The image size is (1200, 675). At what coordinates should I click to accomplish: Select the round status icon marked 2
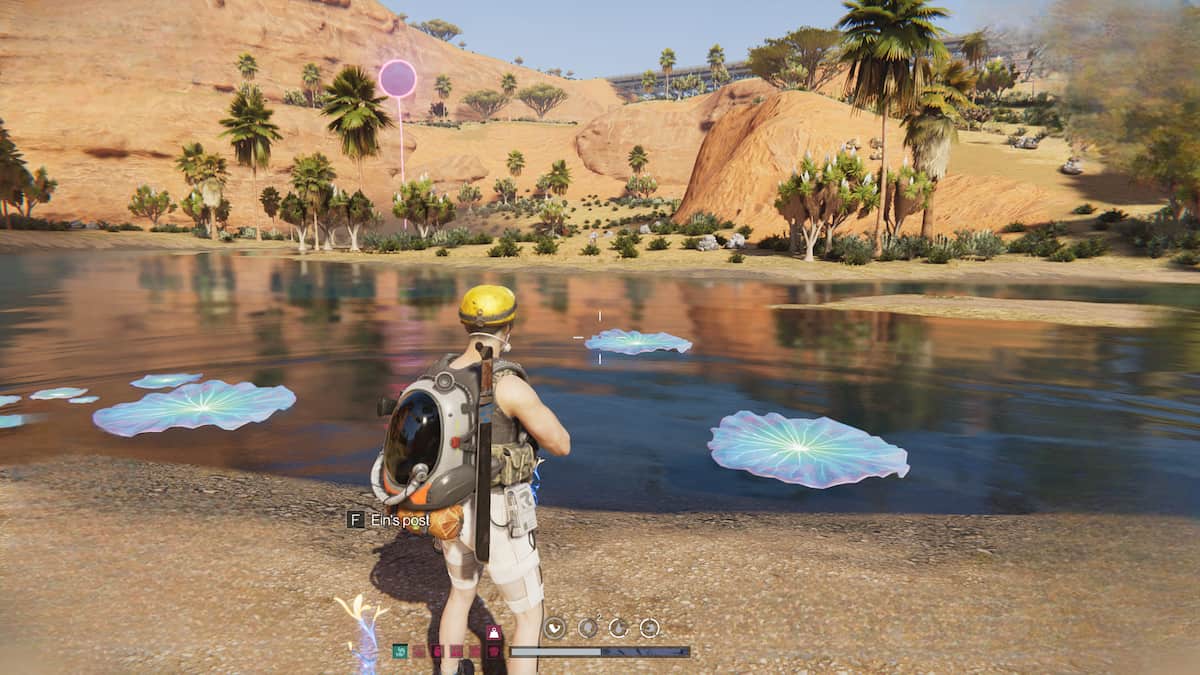pos(587,628)
